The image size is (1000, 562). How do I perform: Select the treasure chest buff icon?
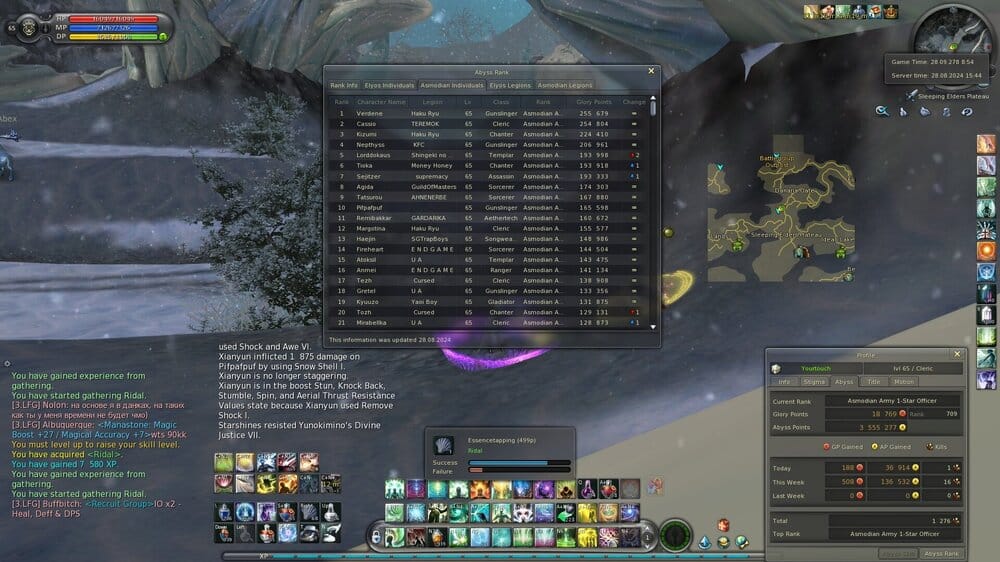pos(875,12)
